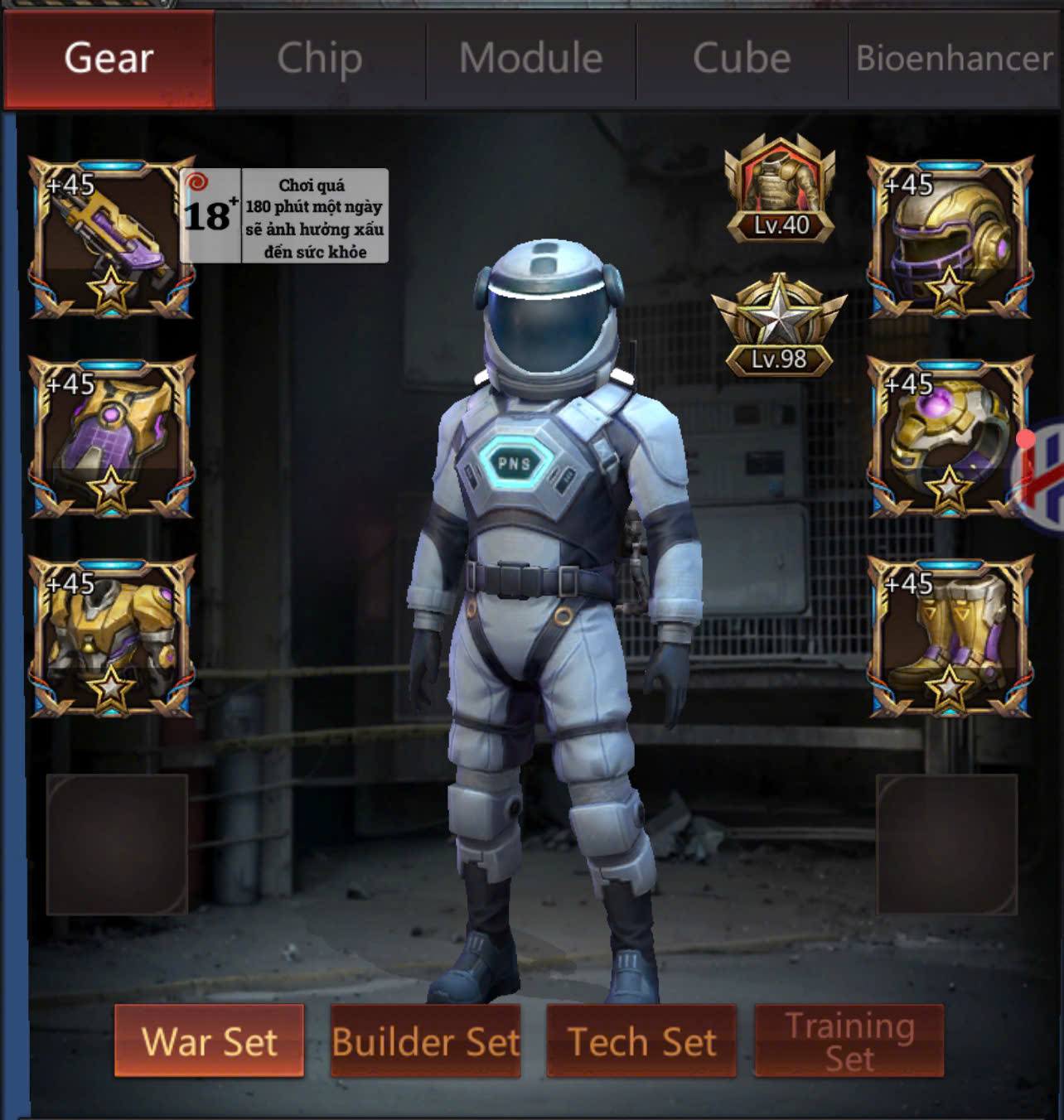Choose the Tech Set
The image size is (1064, 1120).
coord(641,1041)
